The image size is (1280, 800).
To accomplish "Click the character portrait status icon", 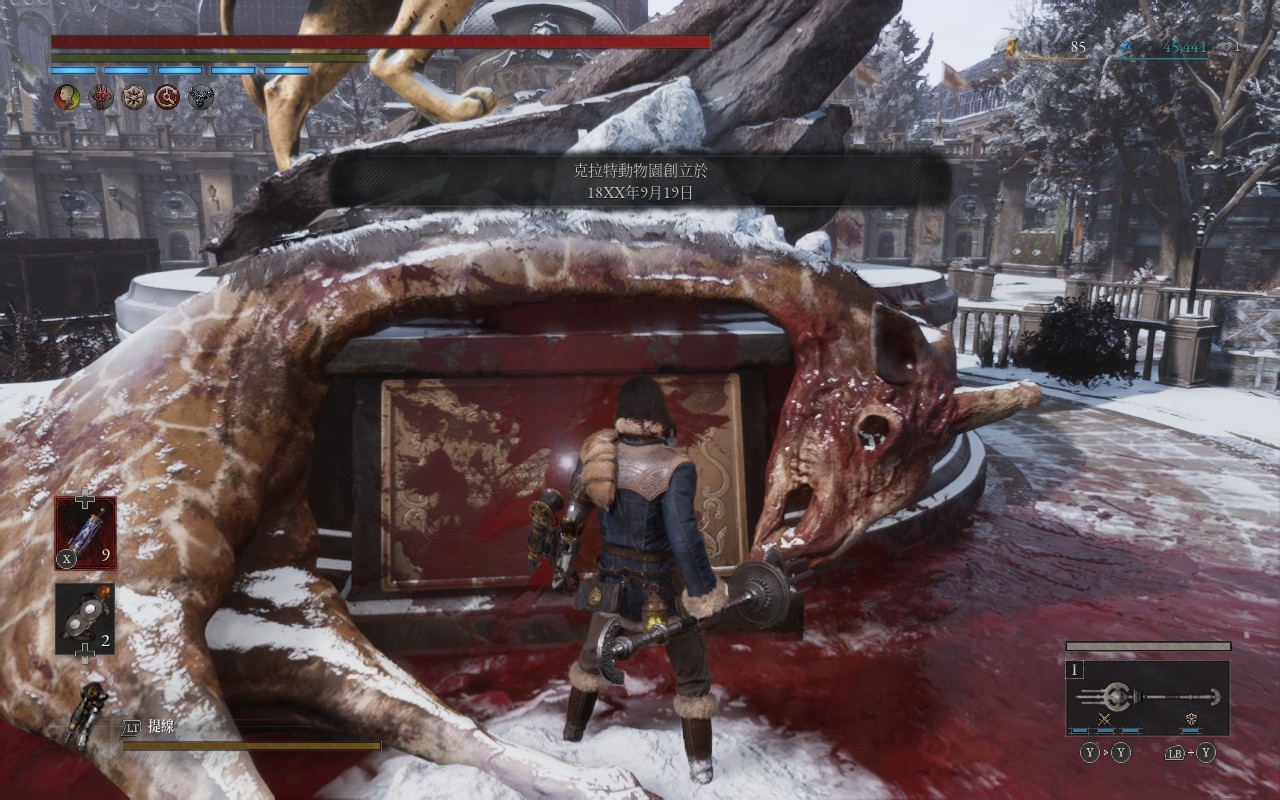I will [x=66, y=97].
